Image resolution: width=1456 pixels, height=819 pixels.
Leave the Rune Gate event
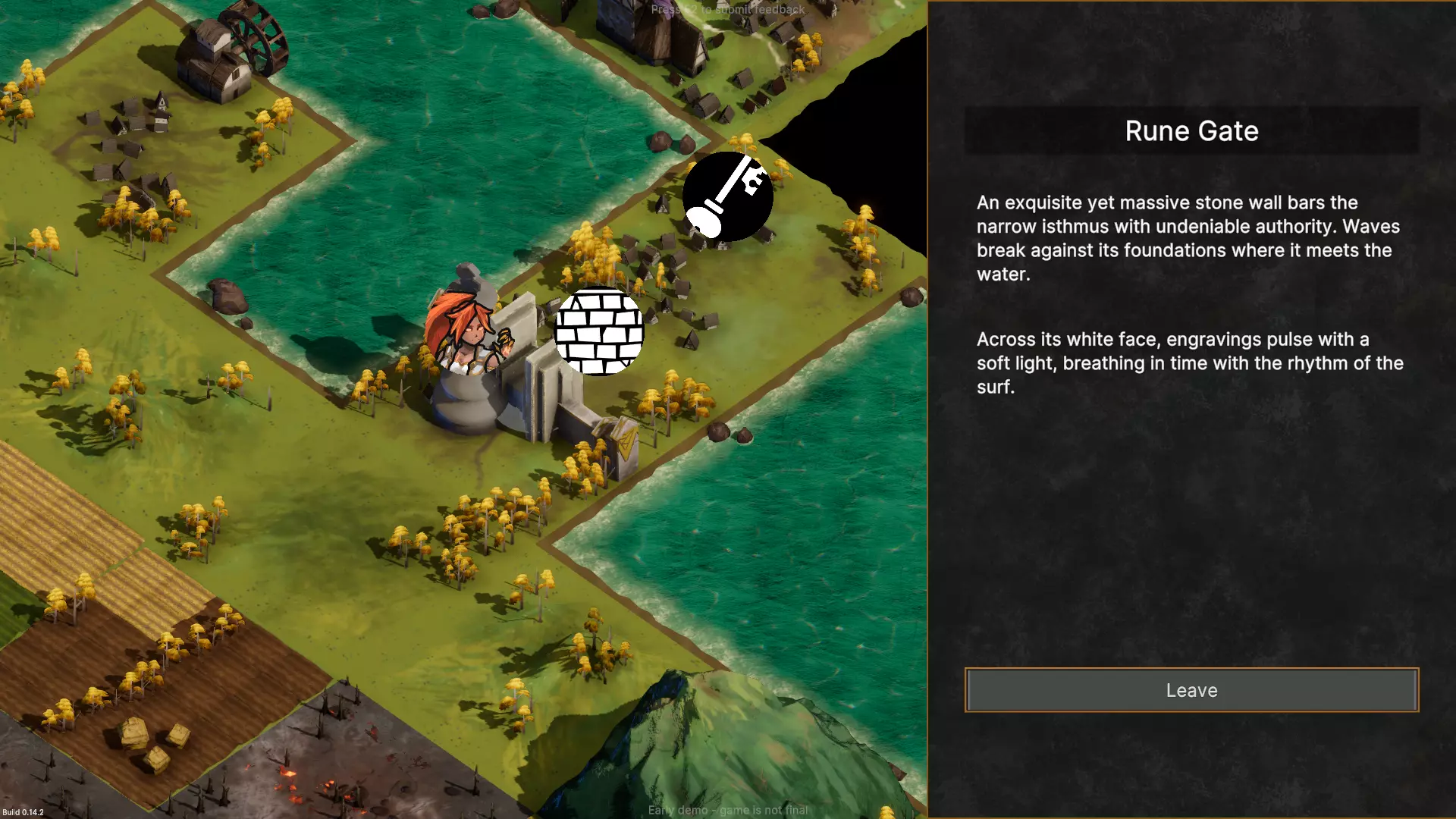(x=1191, y=690)
